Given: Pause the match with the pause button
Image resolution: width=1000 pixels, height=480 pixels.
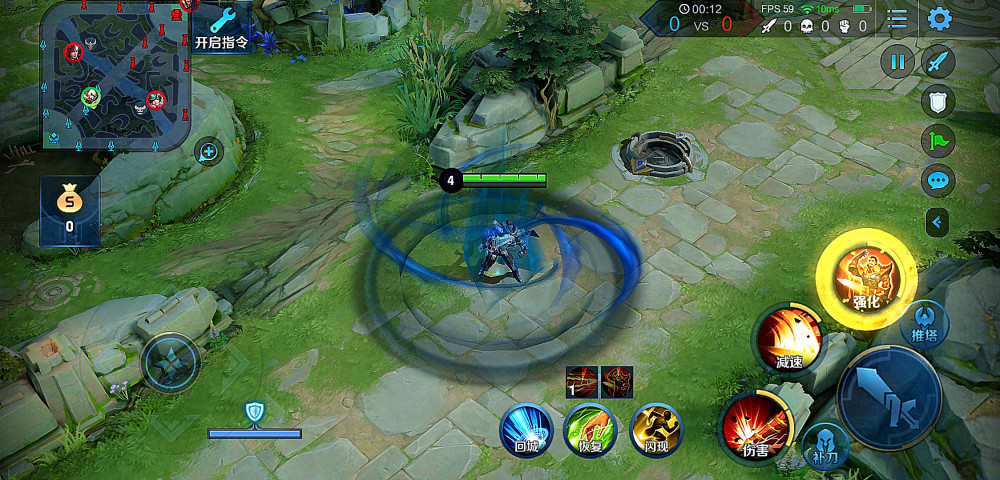Looking at the screenshot, I should [x=897, y=62].
